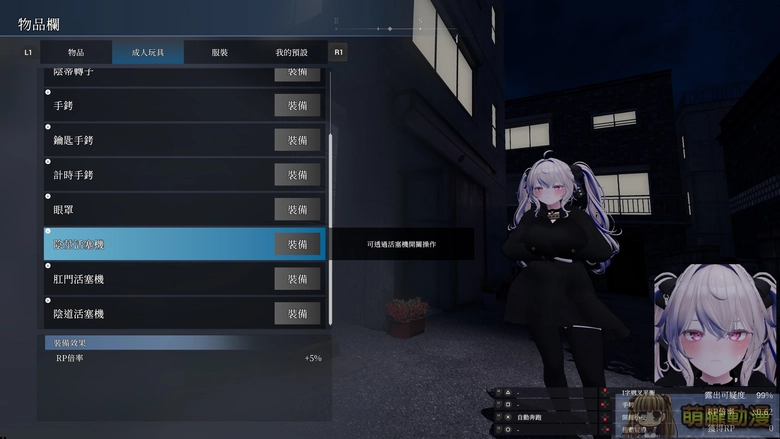Viewport: 780px width, 439px height.
Task: Select the 手銬 list row name
Action: click(x=64, y=105)
